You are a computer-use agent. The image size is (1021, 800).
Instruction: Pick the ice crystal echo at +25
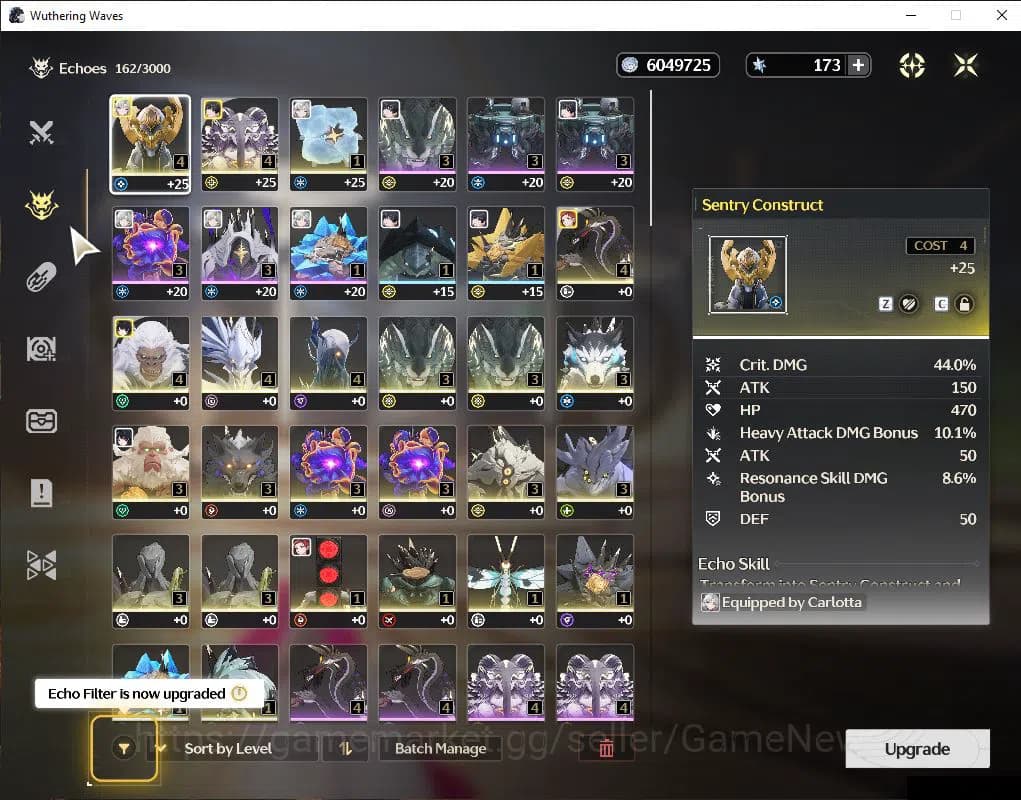328,135
